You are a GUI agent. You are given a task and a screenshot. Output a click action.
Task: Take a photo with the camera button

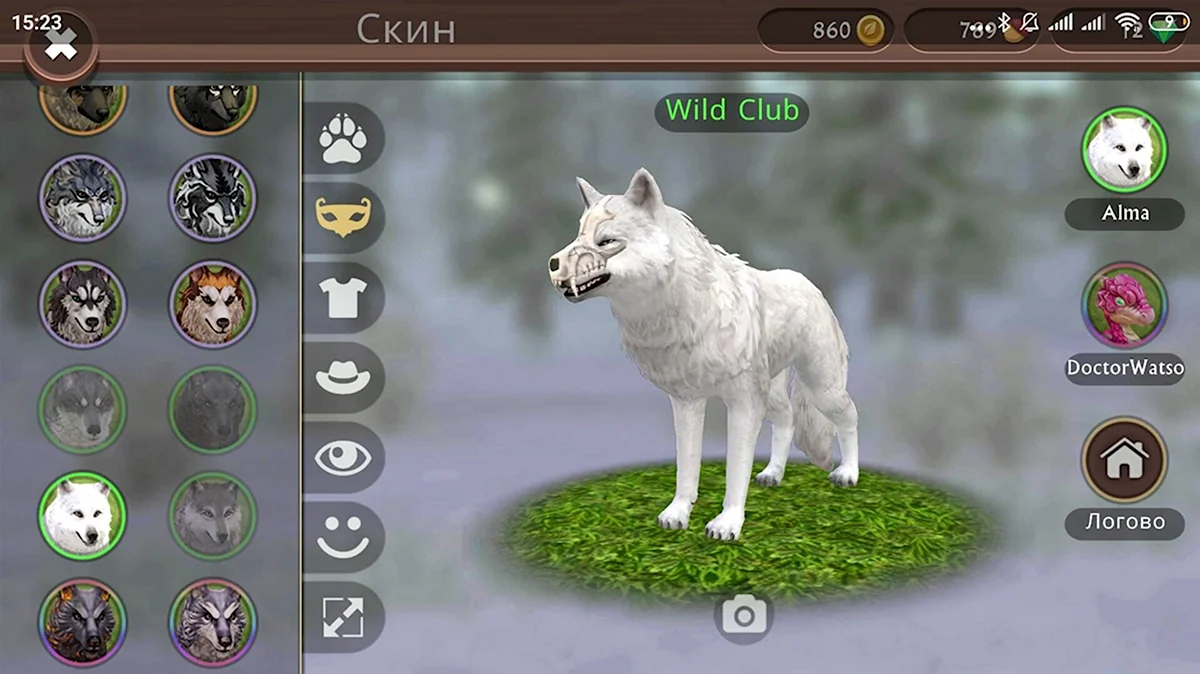tap(744, 616)
